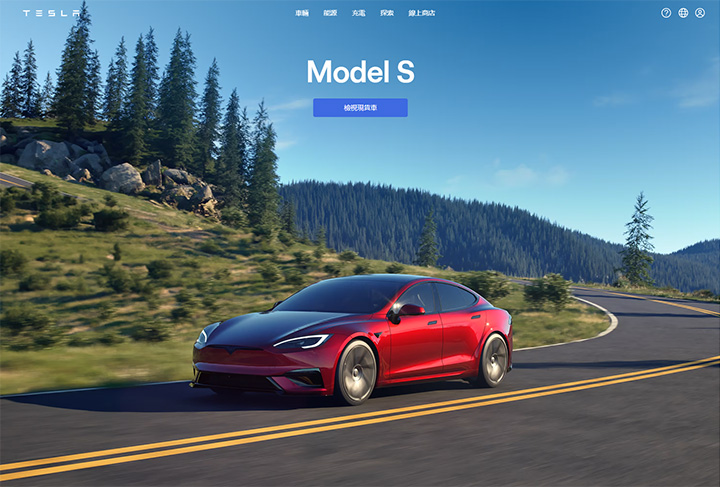Image resolution: width=720 pixels, height=487 pixels.
Task: Open the help question mark icon
Action: coord(666,13)
